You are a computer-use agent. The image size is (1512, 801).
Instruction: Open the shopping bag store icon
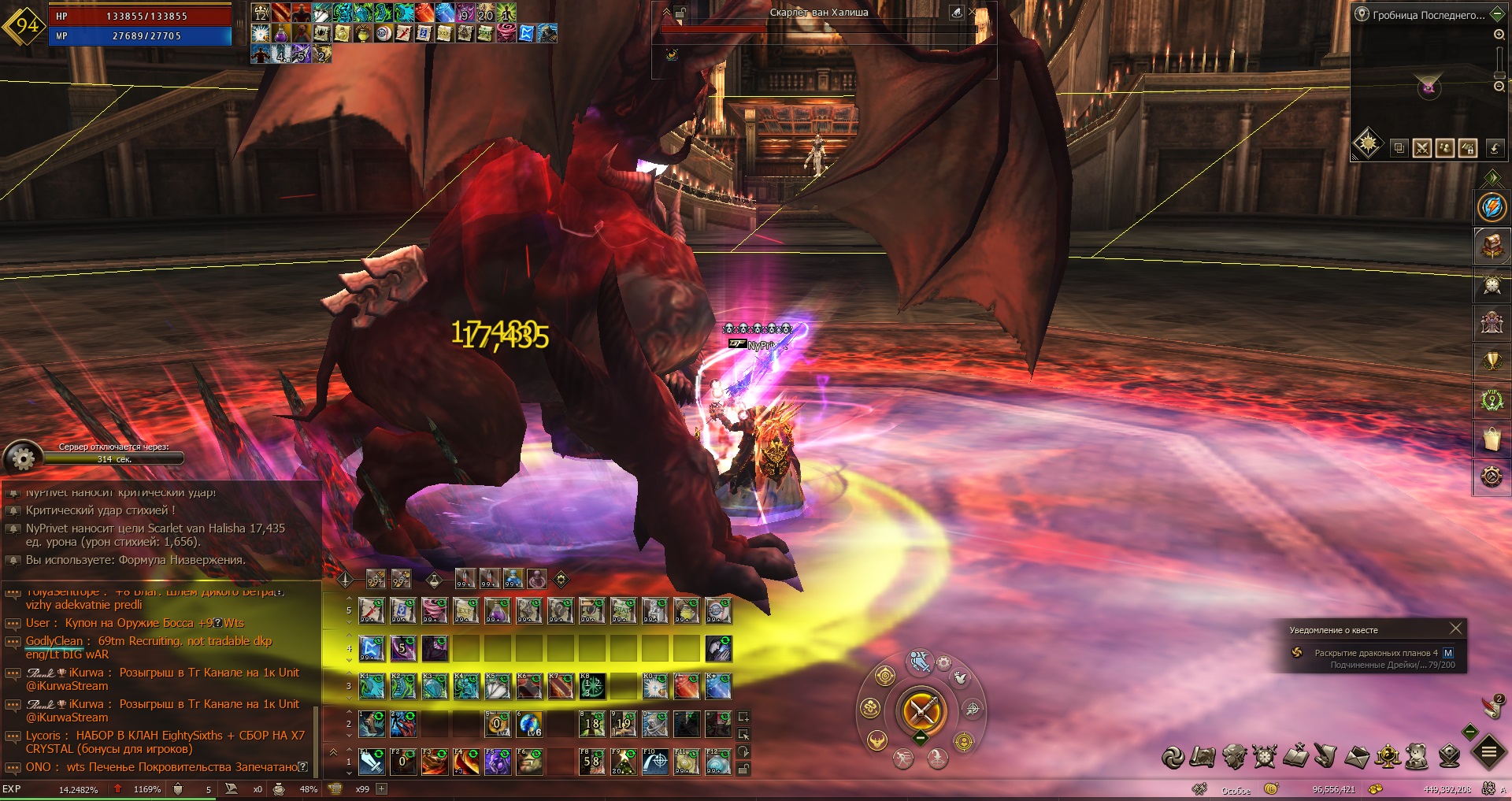click(1492, 439)
